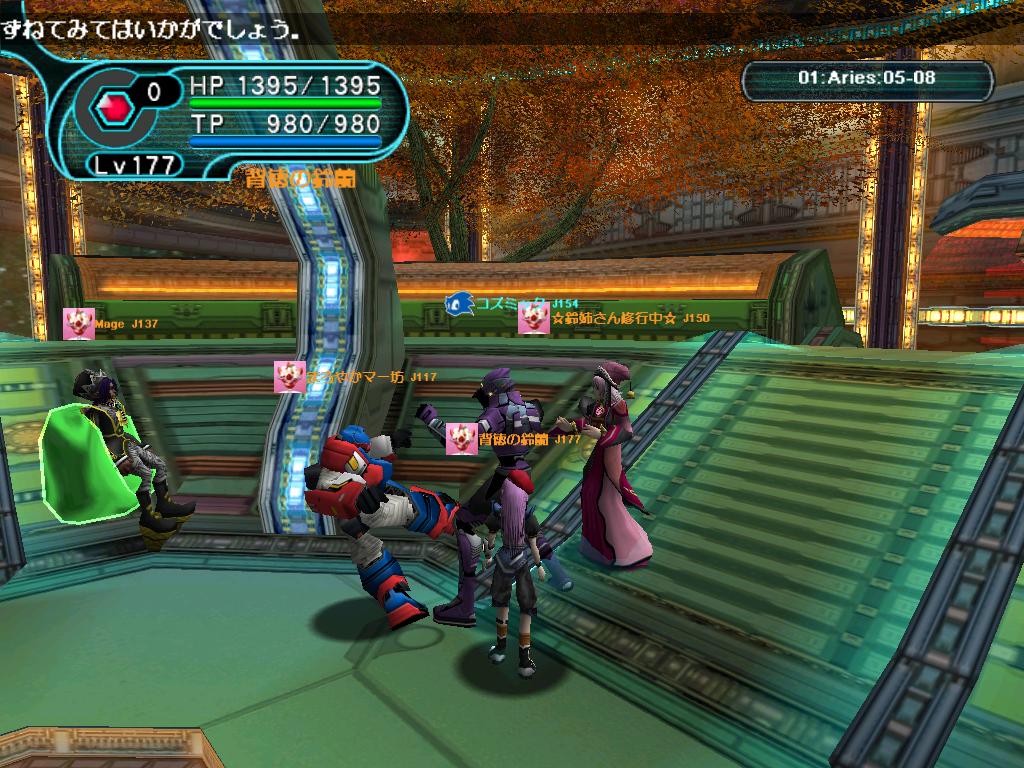
Task: Open the 01:Aries:05-08 lobby indicator
Action: click(867, 79)
